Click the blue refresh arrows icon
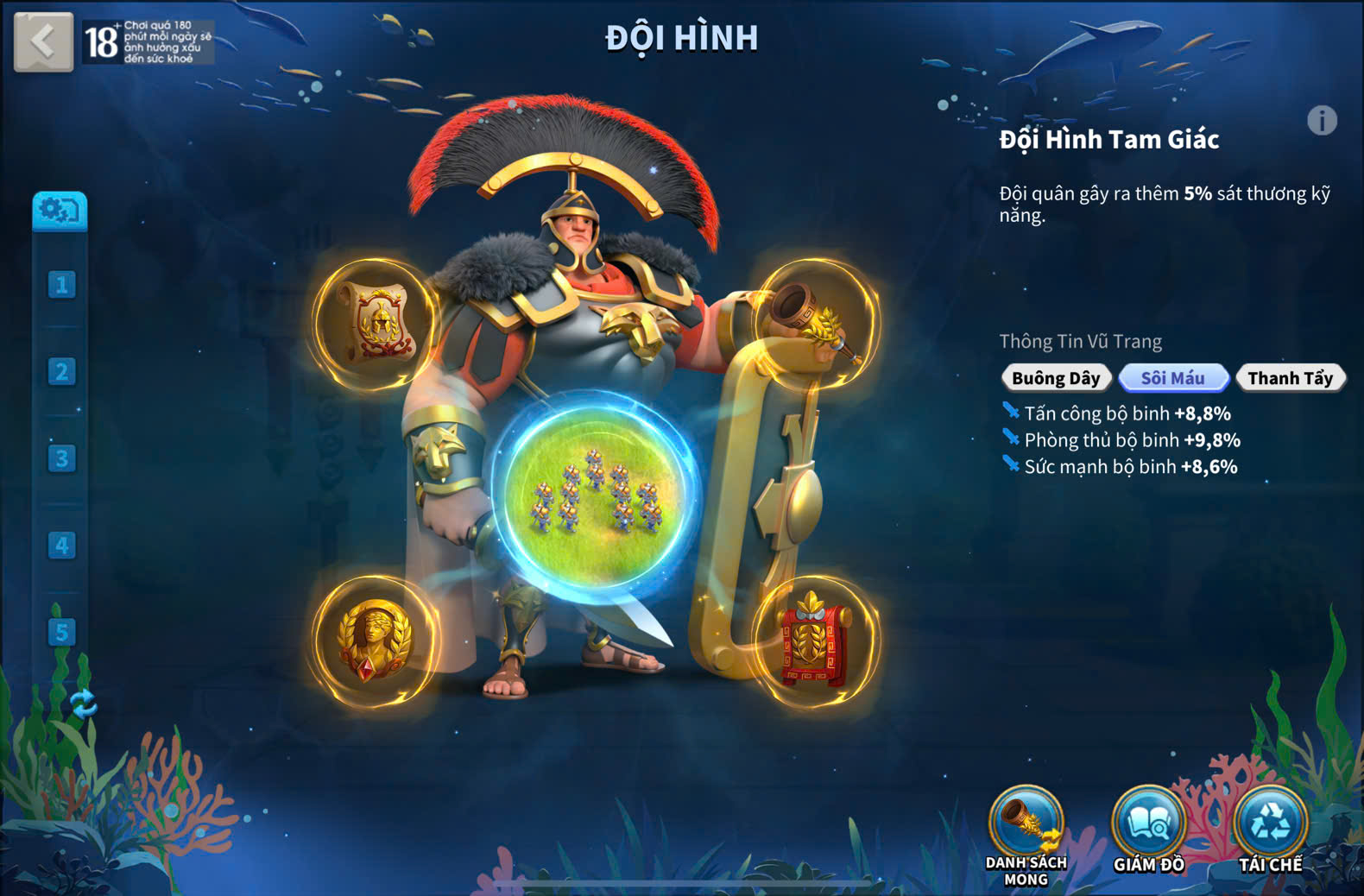Image resolution: width=1364 pixels, height=896 pixels. click(84, 704)
